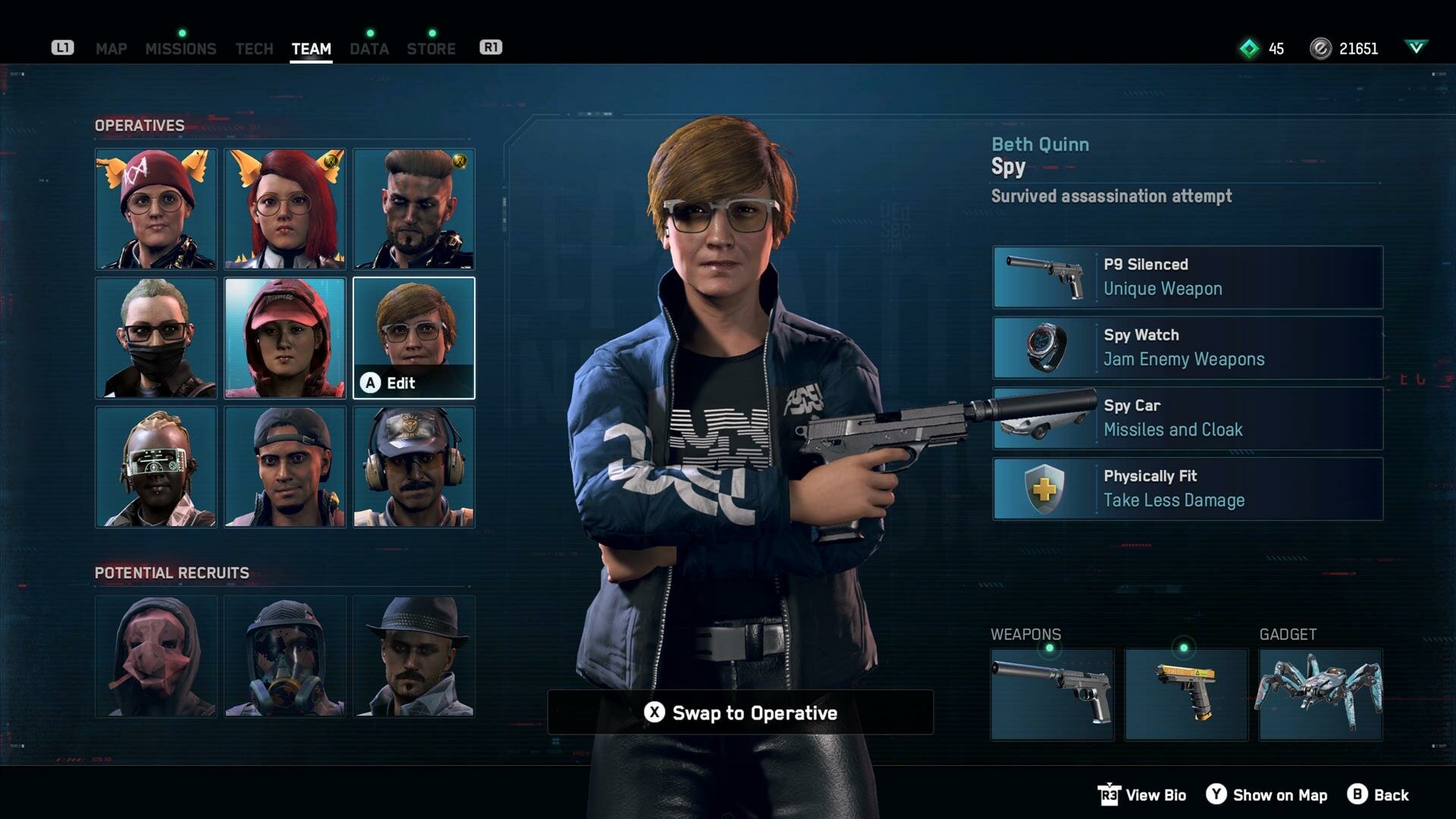Pick the operative wearing a black face mask

(156, 338)
